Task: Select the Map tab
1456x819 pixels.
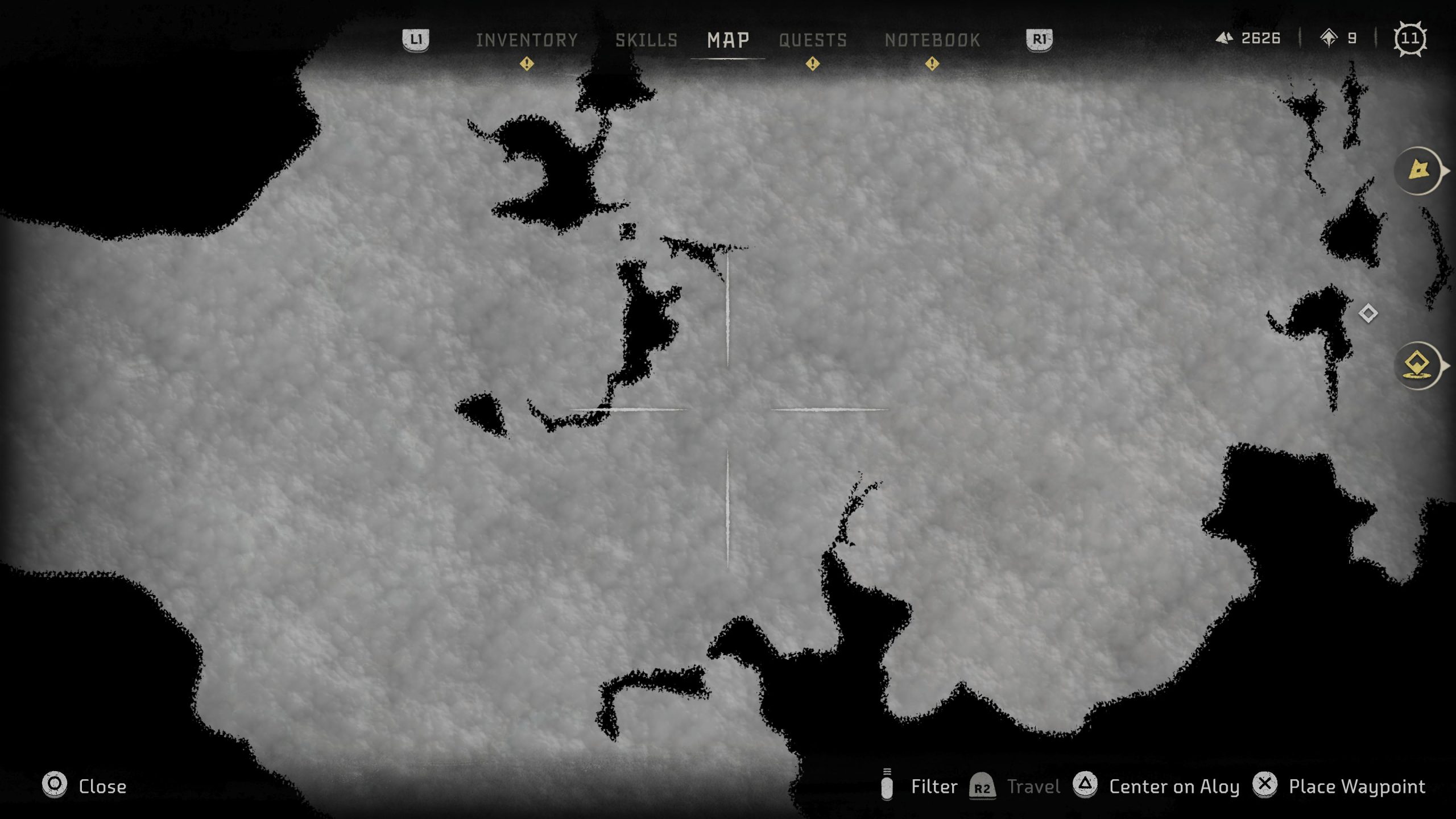Action: pyautogui.click(x=728, y=40)
